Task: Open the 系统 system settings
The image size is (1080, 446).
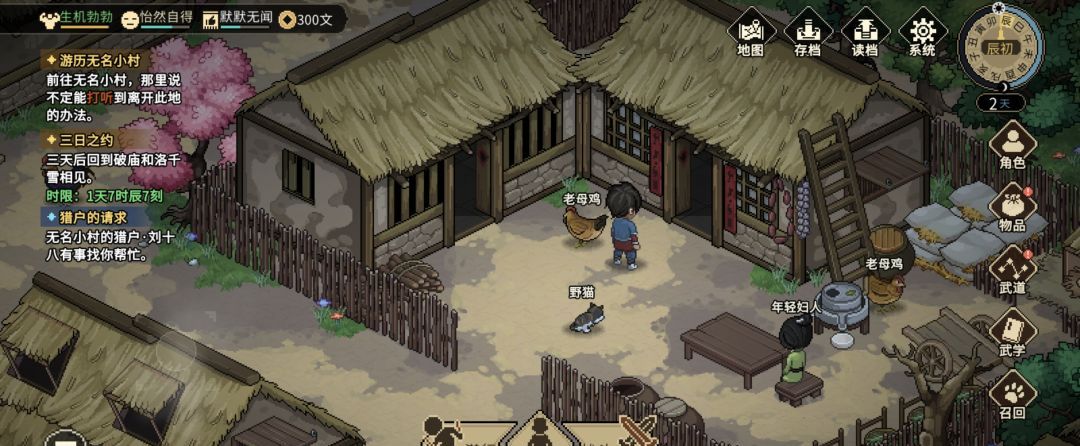Action: tap(921, 33)
